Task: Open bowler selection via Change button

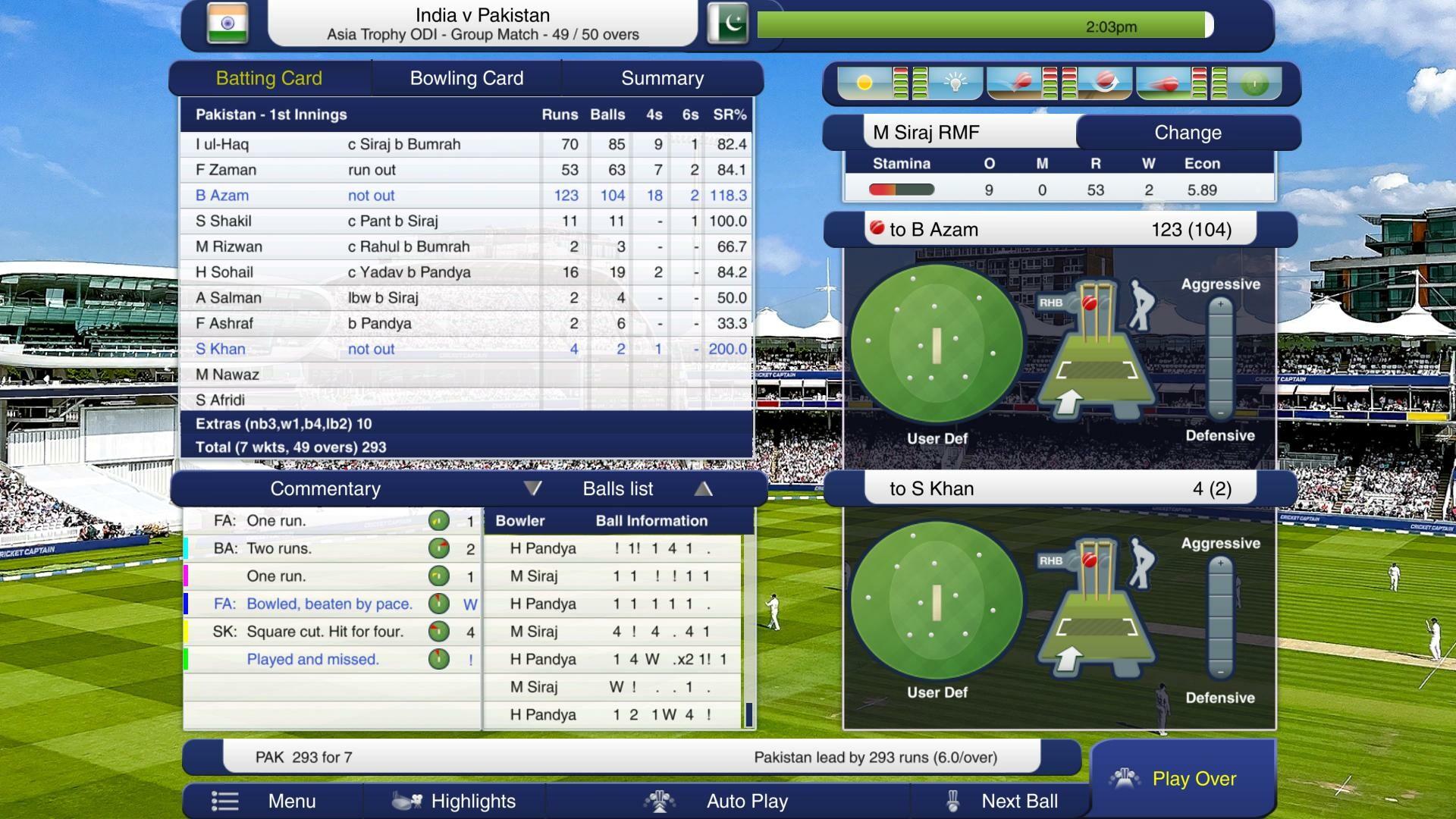Action: tap(1188, 132)
